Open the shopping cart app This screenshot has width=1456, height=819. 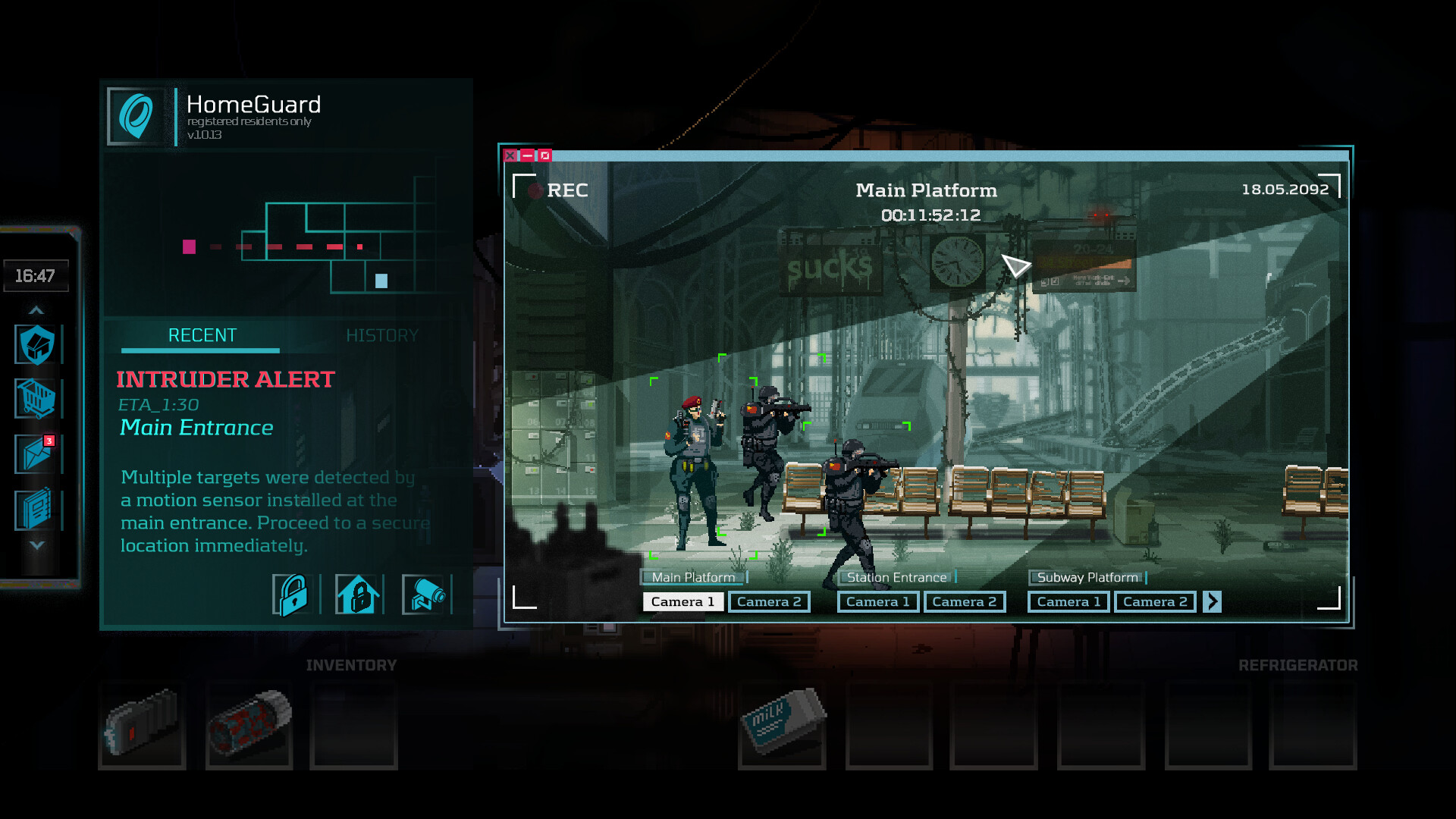click(36, 399)
